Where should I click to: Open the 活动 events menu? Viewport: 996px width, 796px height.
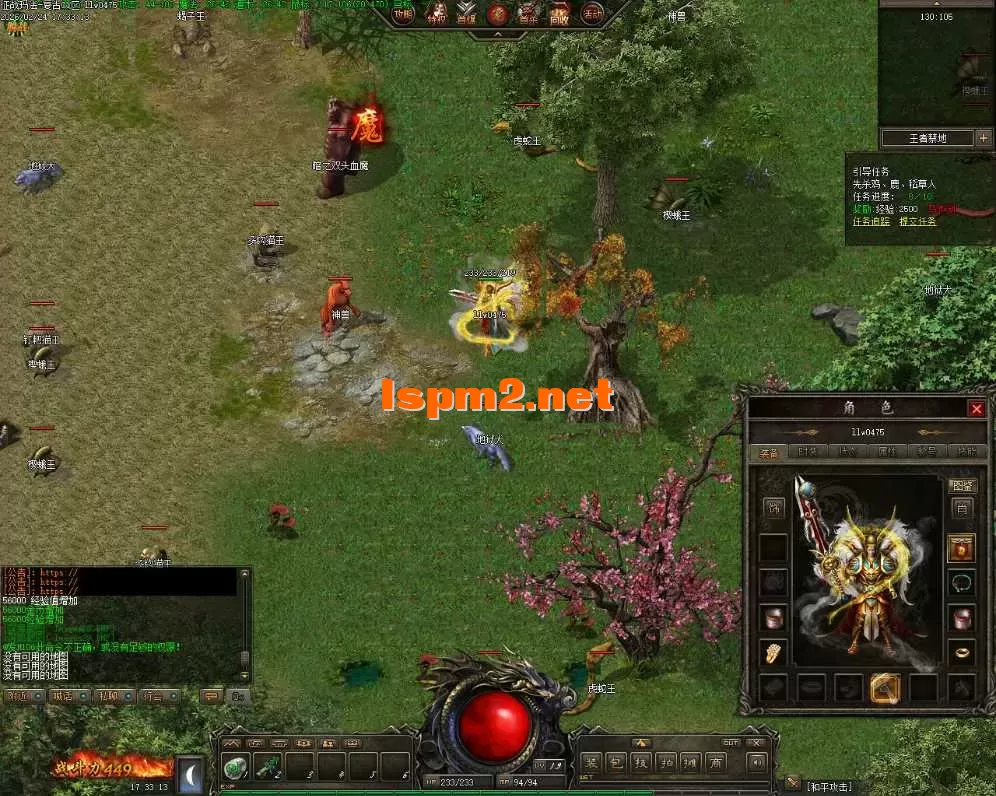coord(592,14)
